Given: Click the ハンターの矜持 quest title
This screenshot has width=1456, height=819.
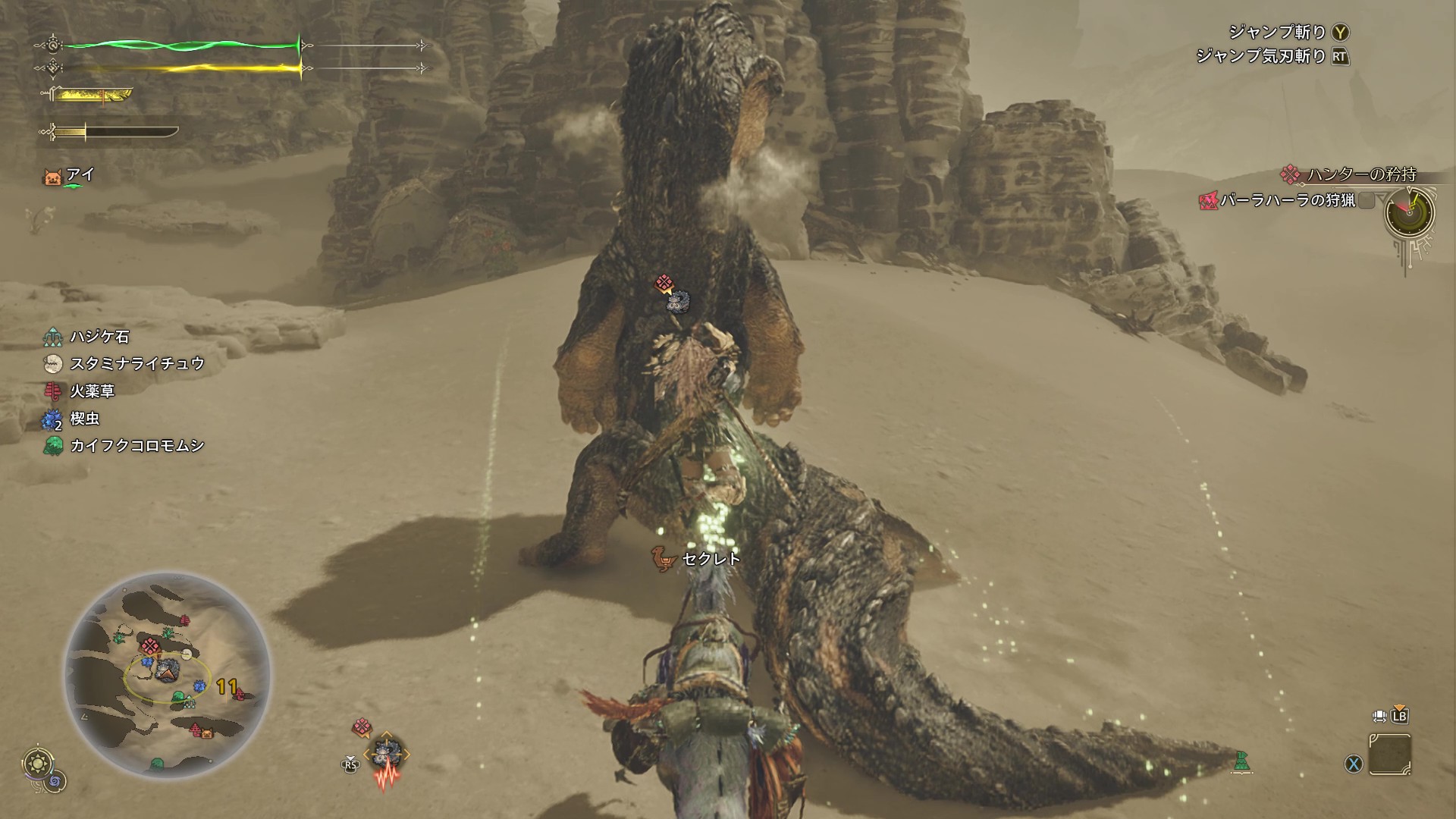Looking at the screenshot, I should 1360,174.
